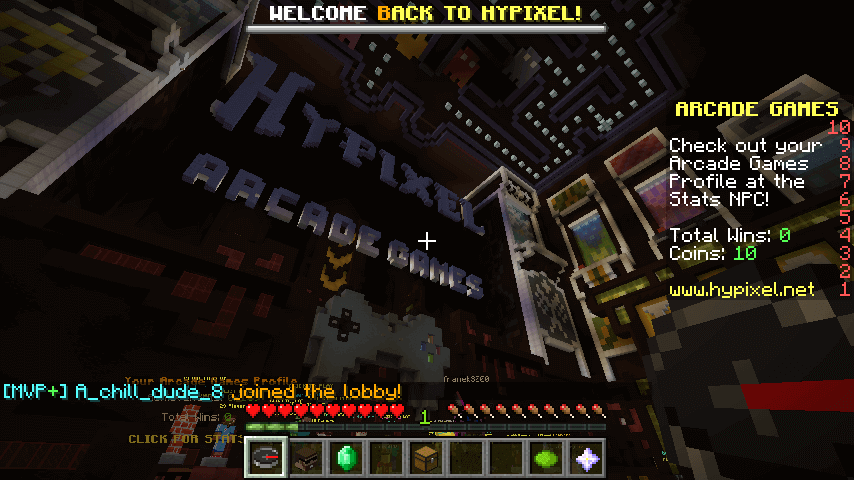
Task: Open the emerald shop item
Action: coord(347,457)
